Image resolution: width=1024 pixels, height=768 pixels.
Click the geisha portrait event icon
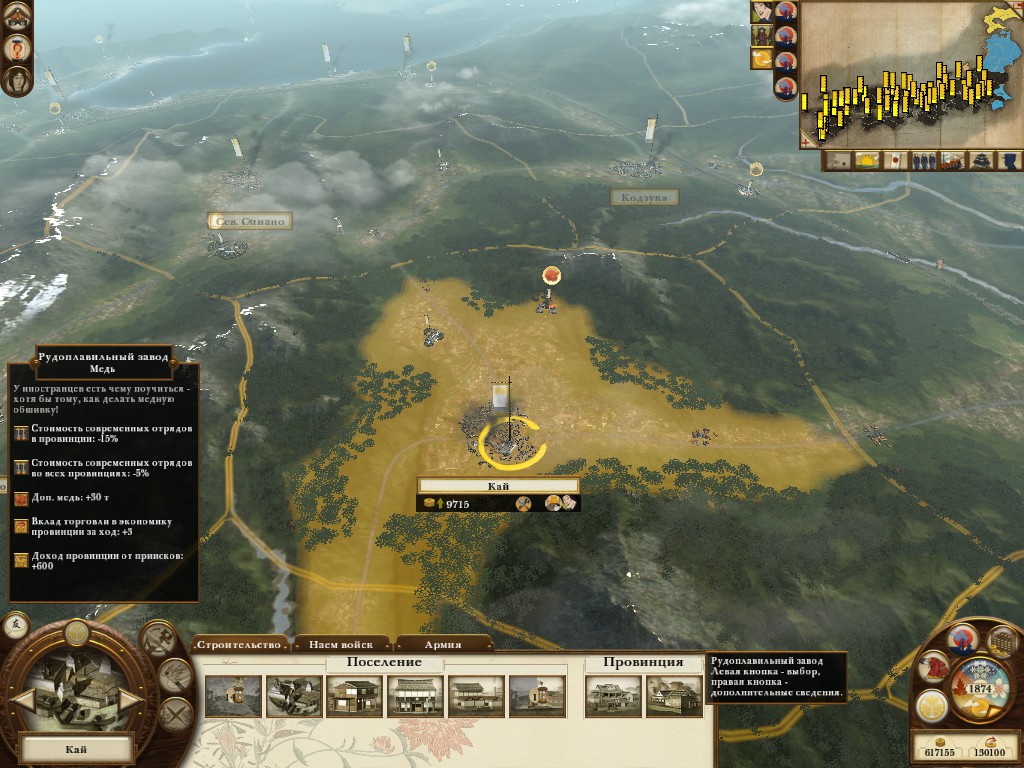click(x=17, y=80)
